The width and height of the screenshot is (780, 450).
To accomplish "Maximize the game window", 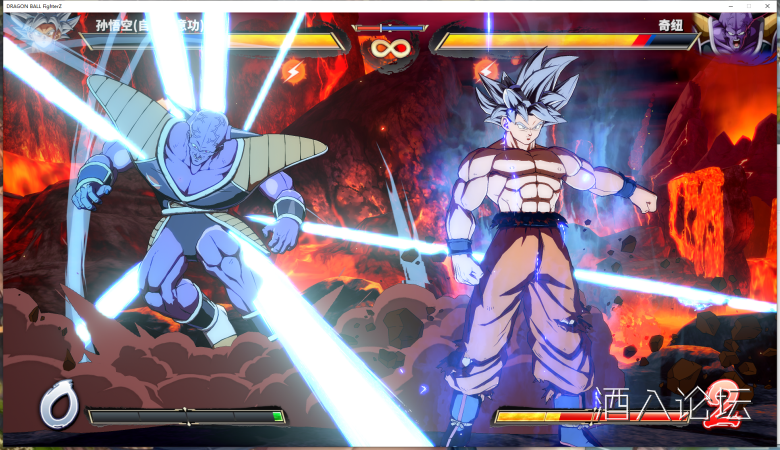I will pos(749,6).
